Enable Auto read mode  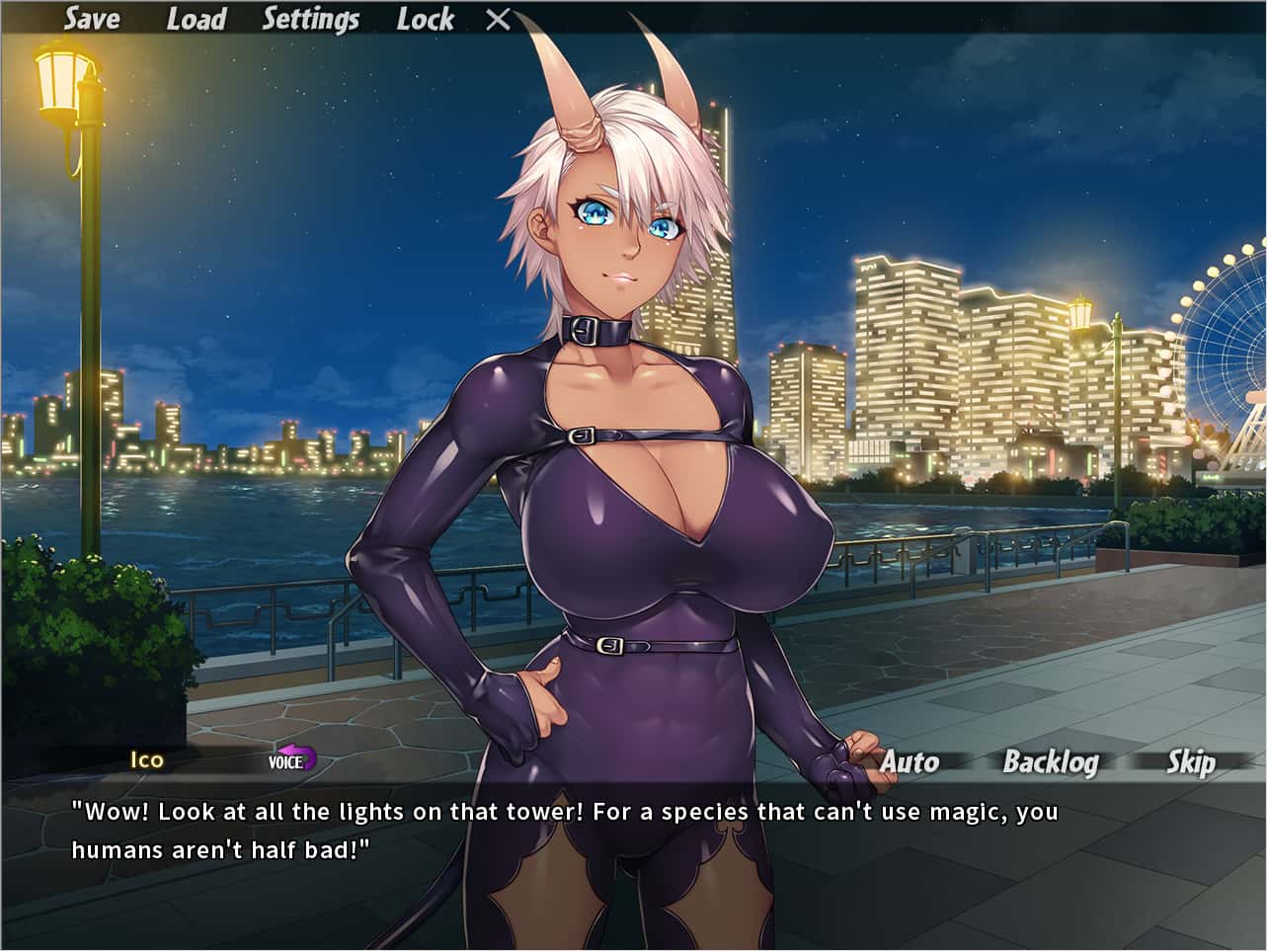911,761
